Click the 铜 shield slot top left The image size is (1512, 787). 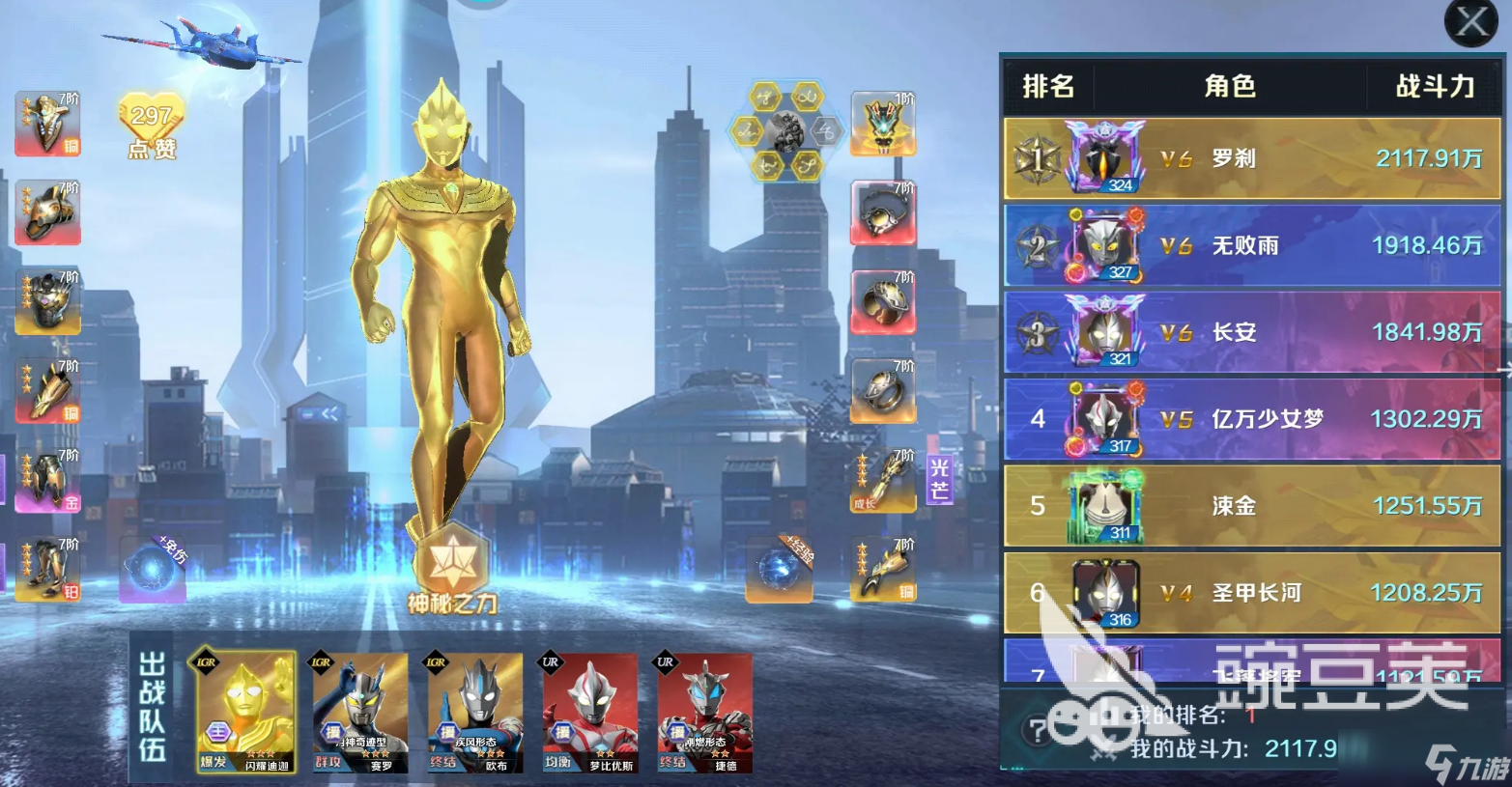coord(48,126)
